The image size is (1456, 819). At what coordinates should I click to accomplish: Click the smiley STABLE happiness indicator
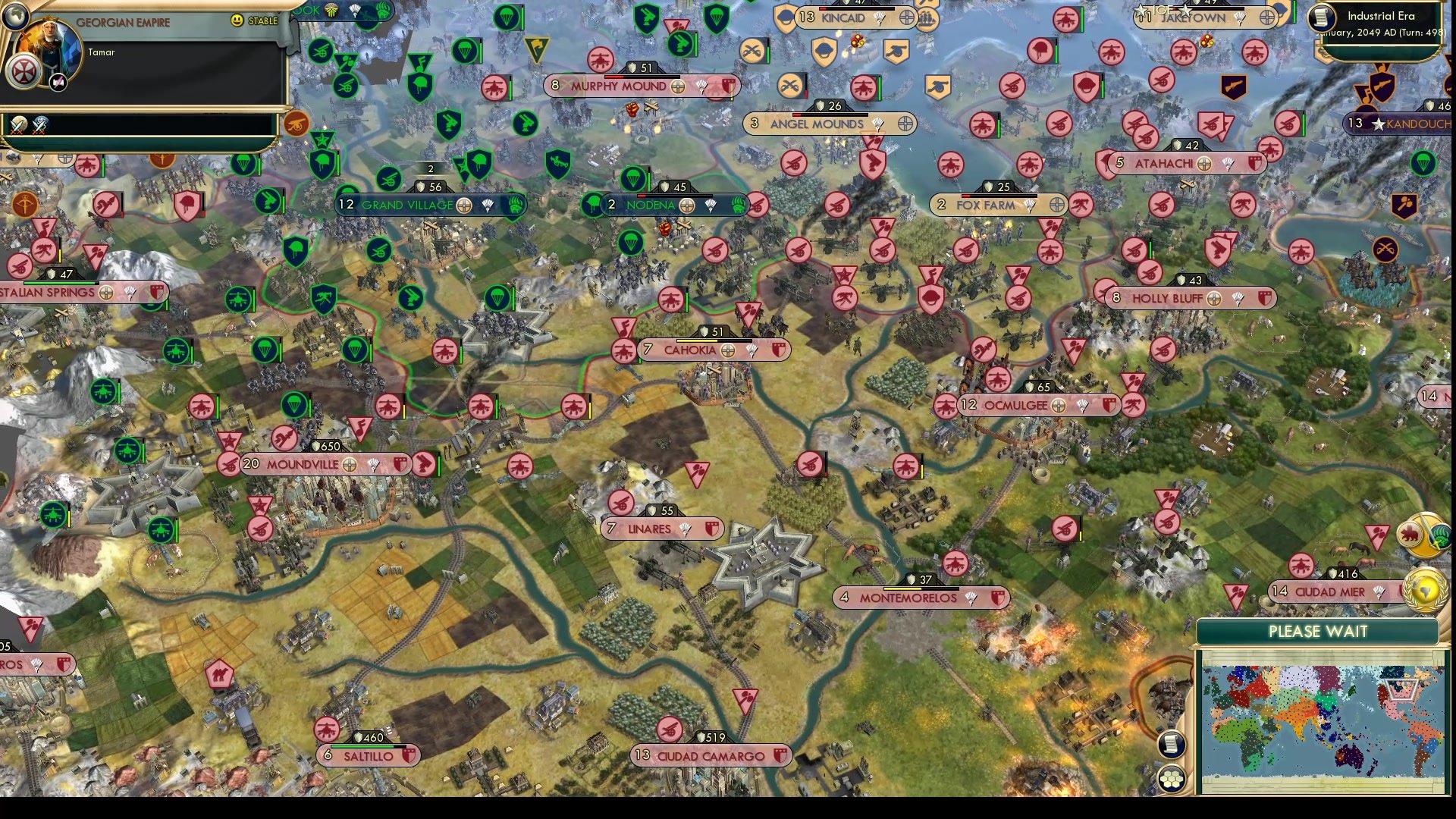click(237, 20)
